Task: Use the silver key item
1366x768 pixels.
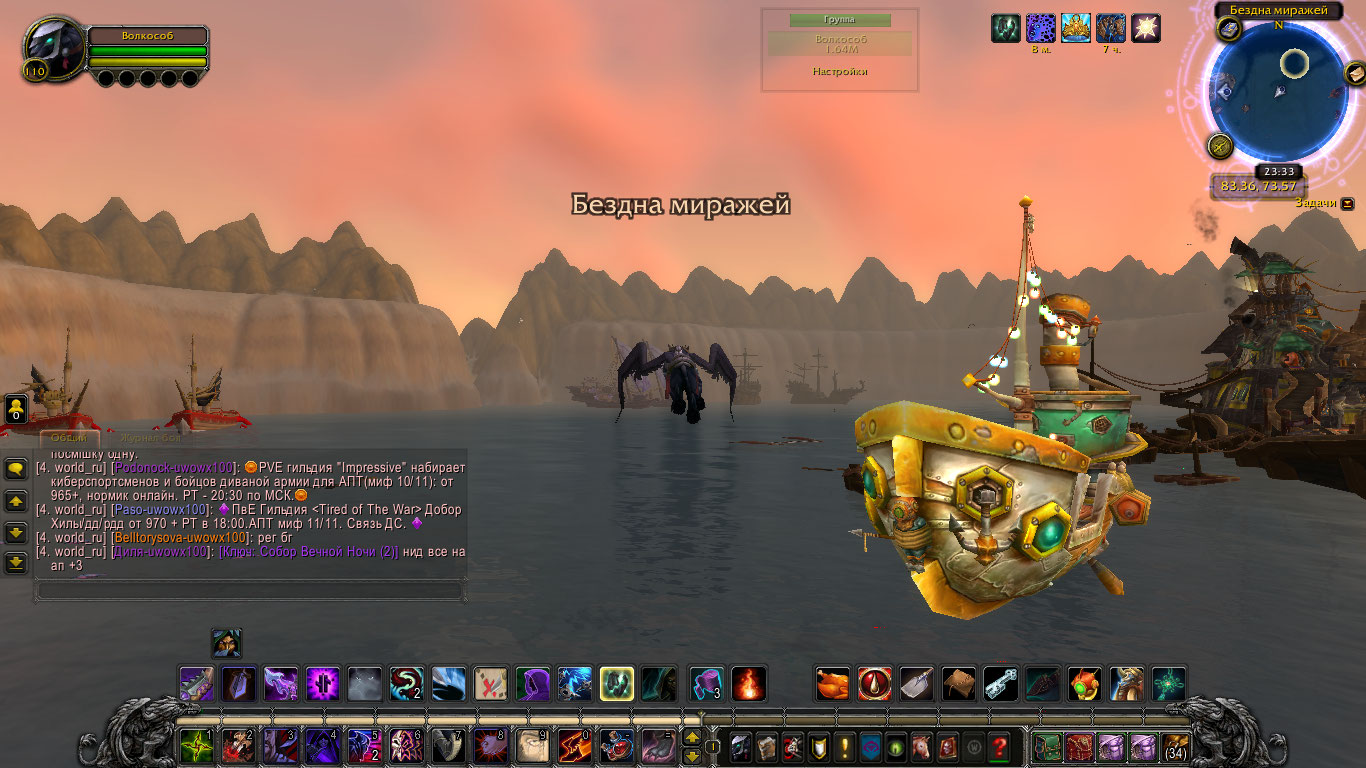Action: 1000,684
